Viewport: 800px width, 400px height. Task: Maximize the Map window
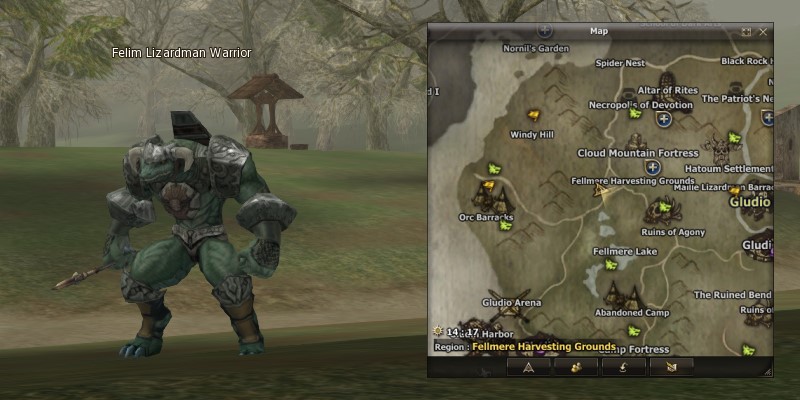(747, 32)
